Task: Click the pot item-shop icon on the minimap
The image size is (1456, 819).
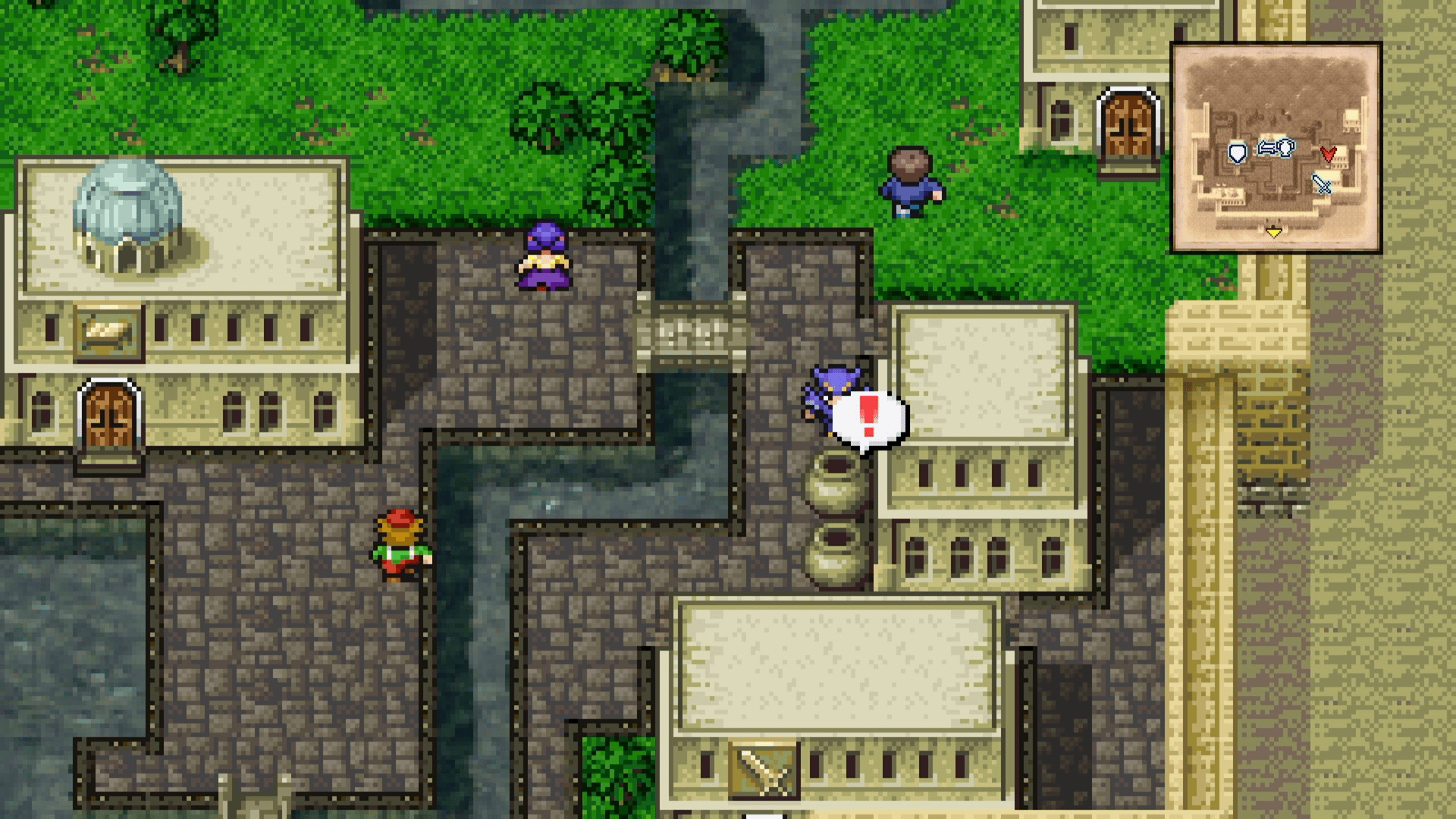Action: pyautogui.click(x=1285, y=149)
